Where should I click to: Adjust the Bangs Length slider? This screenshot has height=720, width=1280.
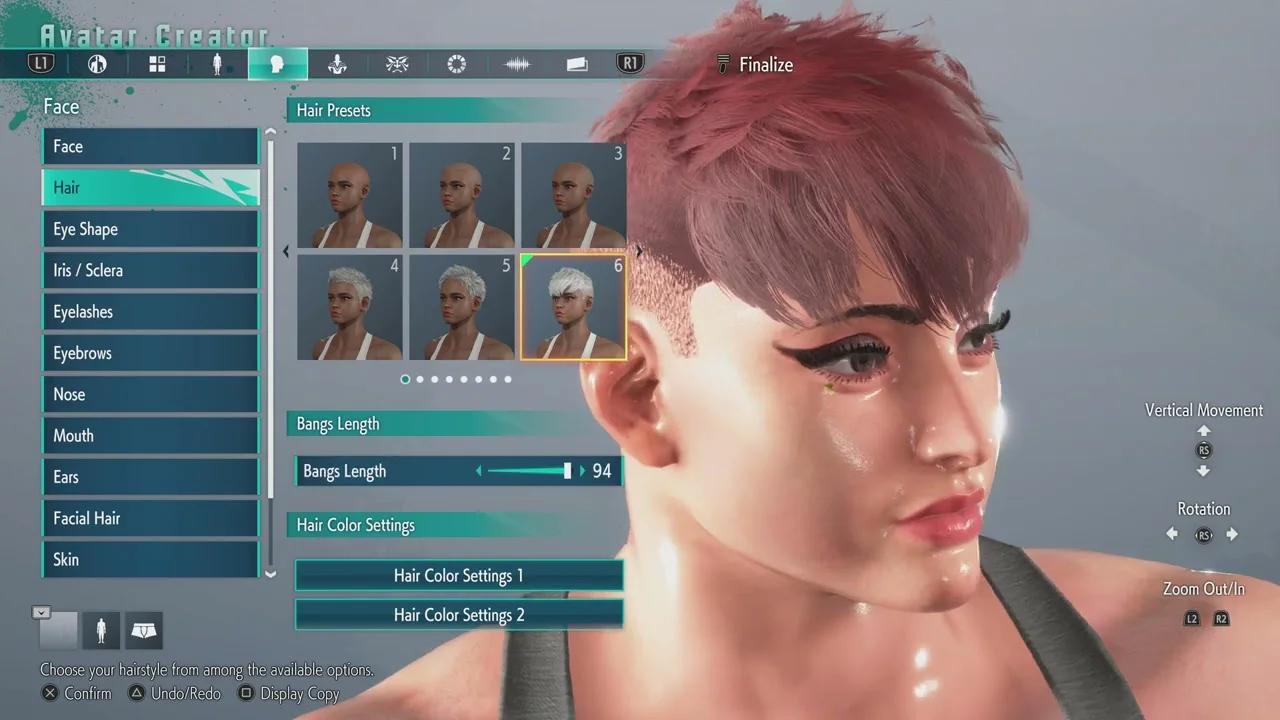pos(567,470)
